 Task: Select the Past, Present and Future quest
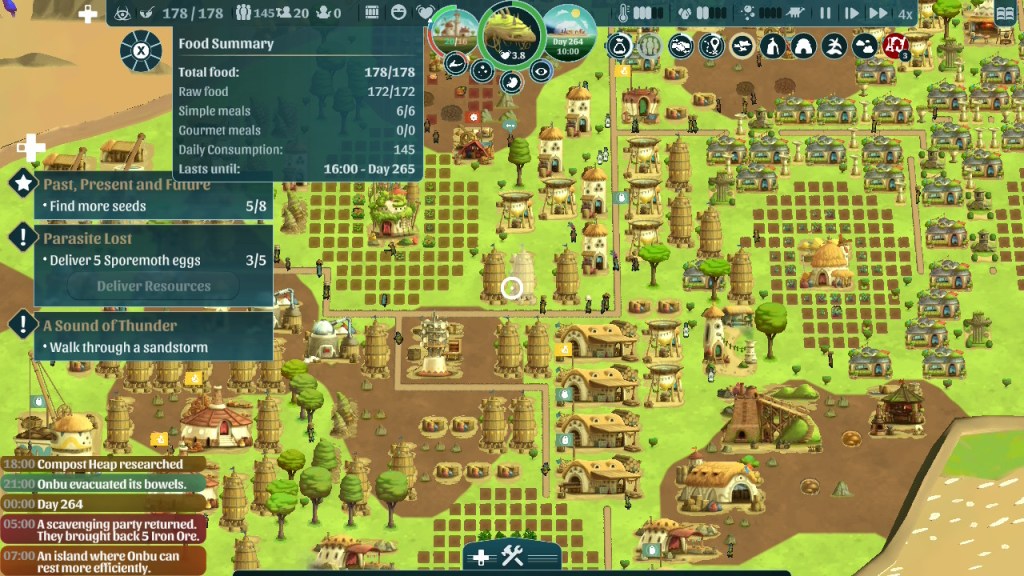(126, 185)
